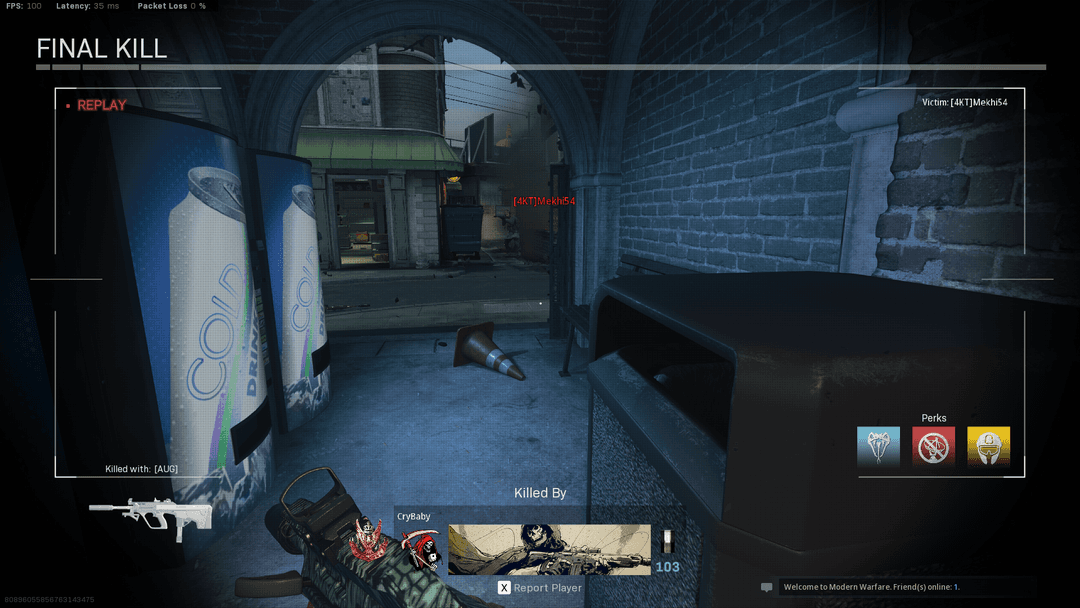This screenshot has height=608, width=1080.
Task: Click the Welcome to Modern Warfare message
Action: click(871, 587)
